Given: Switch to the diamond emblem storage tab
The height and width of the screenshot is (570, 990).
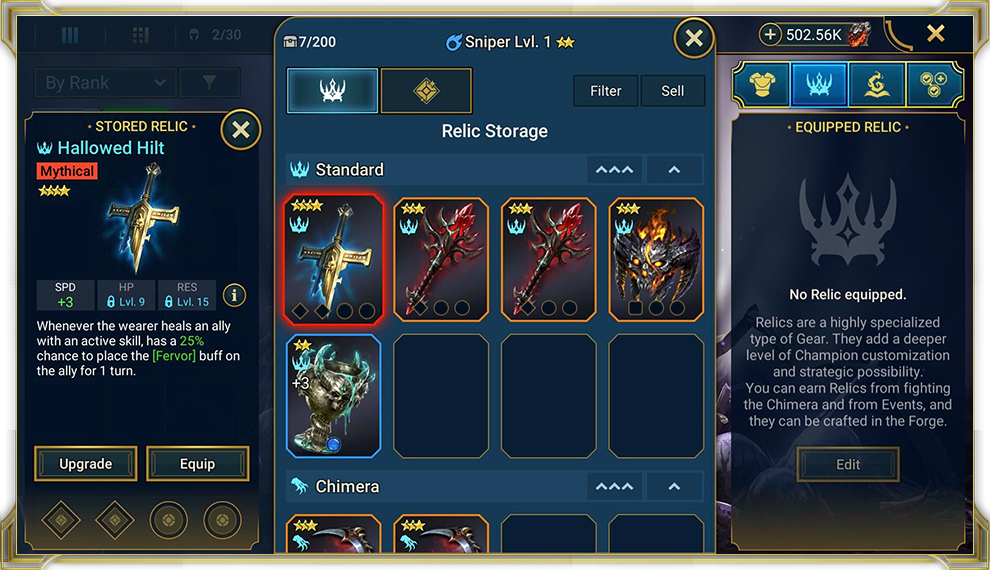Looking at the screenshot, I should pos(426,91).
